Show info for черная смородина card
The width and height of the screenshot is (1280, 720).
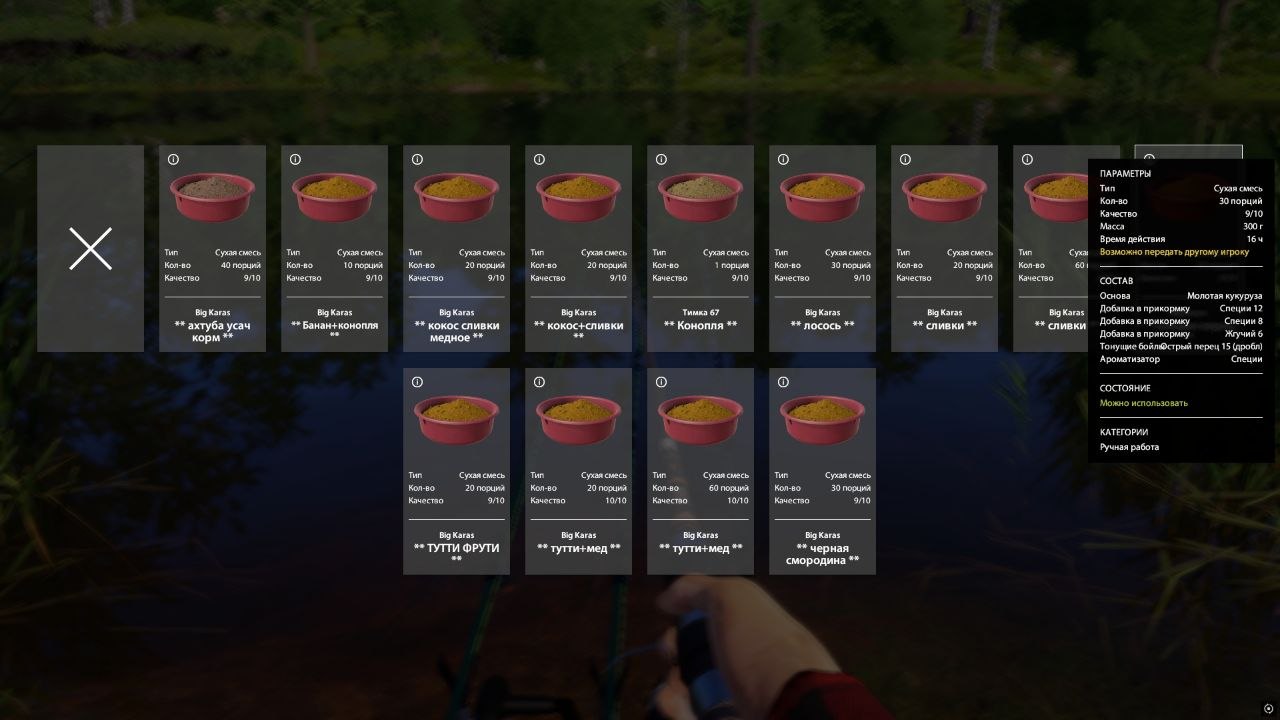[783, 382]
